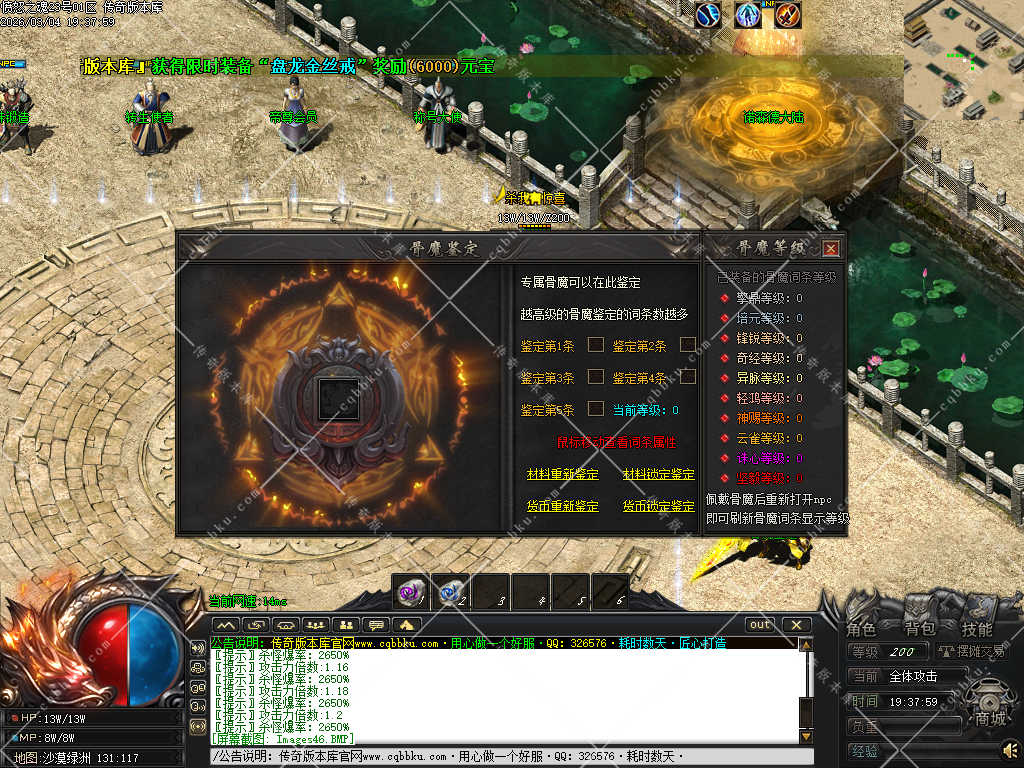This screenshot has width=1024, height=768.
Task: Check the 鉴定第3条 box
Action: [595, 377]
